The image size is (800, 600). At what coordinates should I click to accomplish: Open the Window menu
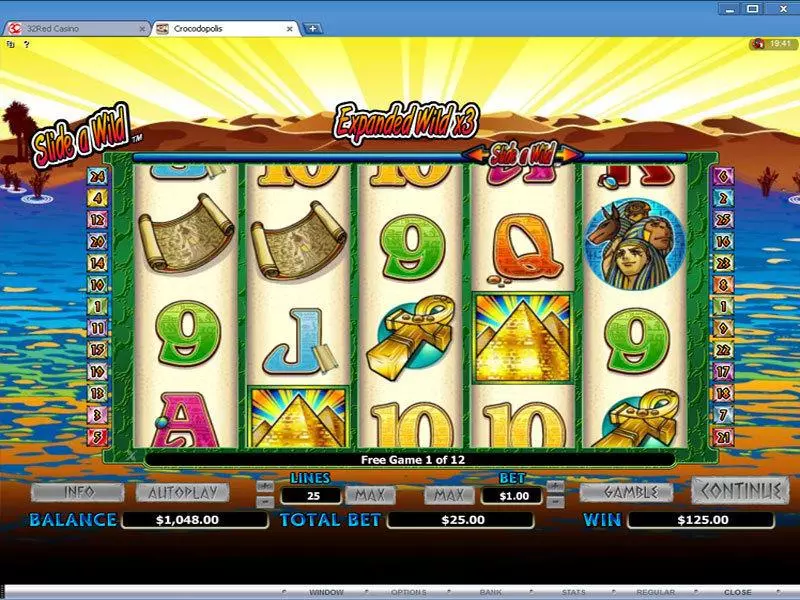click(324, 592)
